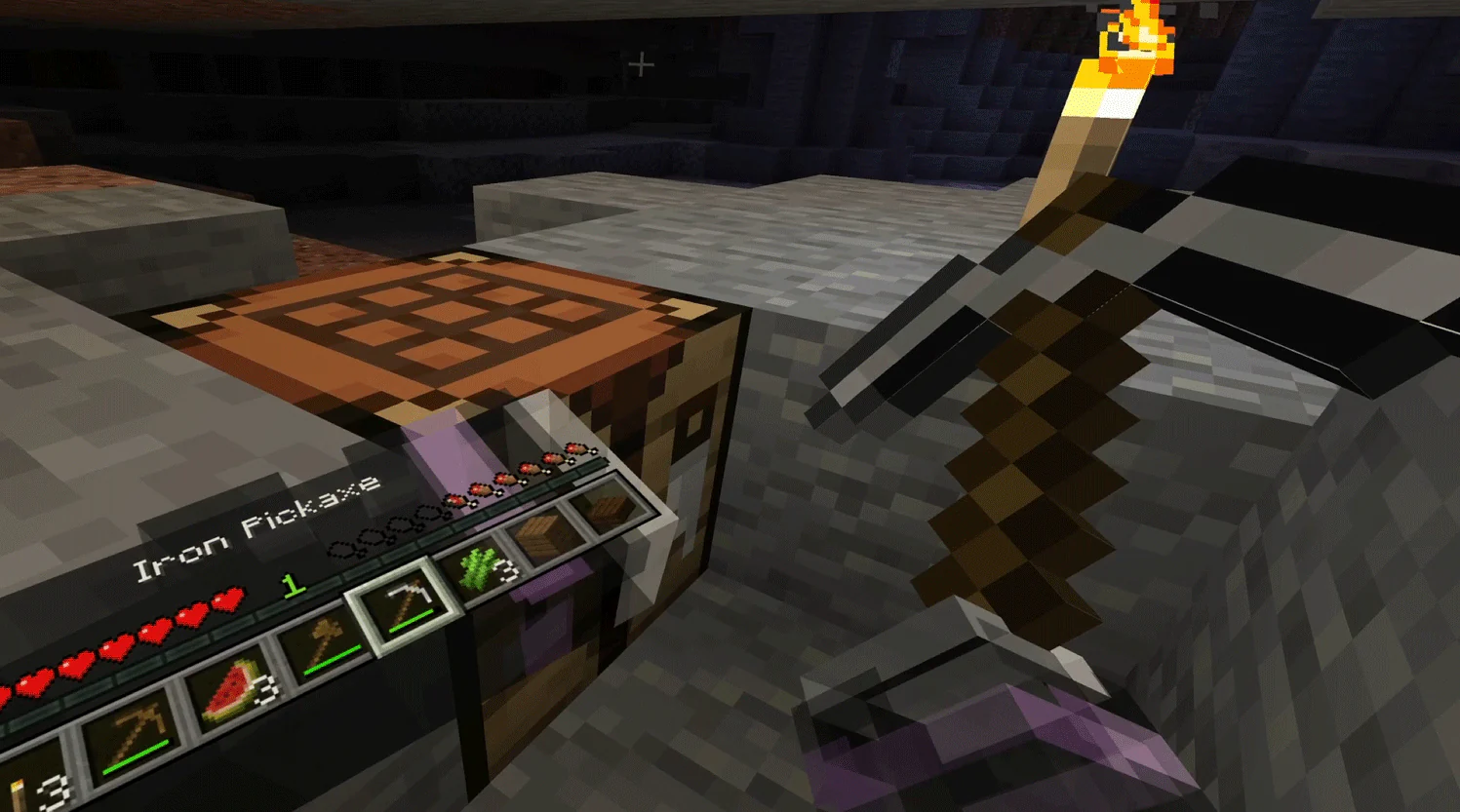The height and width of the screenshot is (812, 1460).
Task: Click the rightmost drumstick on the hunger bar
Action: coord(577,452)
